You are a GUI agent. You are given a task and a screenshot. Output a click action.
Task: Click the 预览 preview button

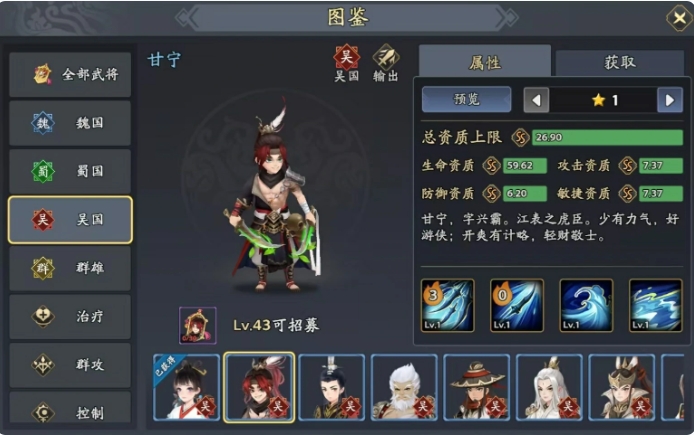(x=466, y=100)
